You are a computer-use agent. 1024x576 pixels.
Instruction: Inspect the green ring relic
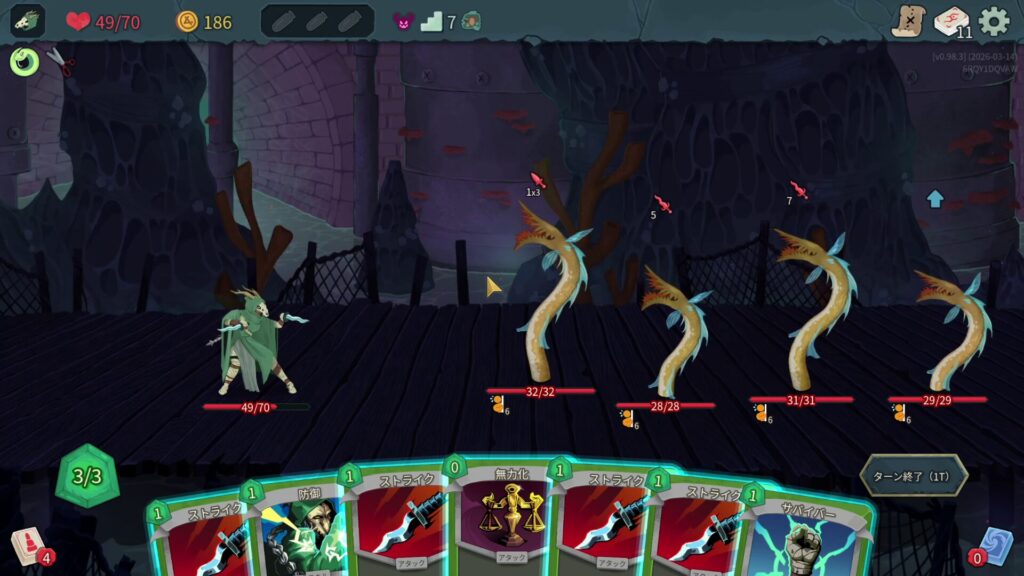[x=24, y=62]
